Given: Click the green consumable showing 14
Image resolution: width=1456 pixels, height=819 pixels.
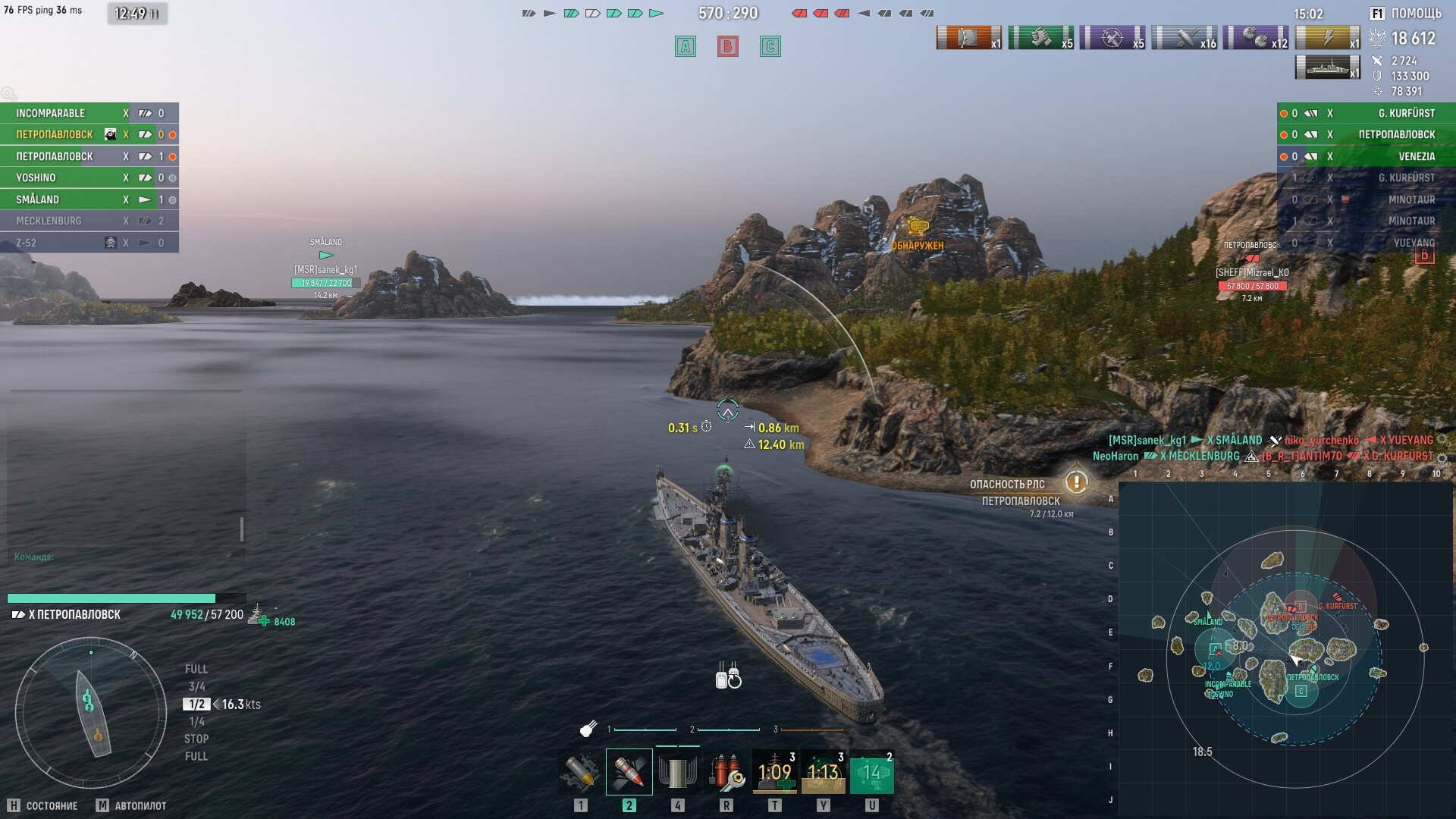Looking at the screenshot, I should [x=871, y=772].
